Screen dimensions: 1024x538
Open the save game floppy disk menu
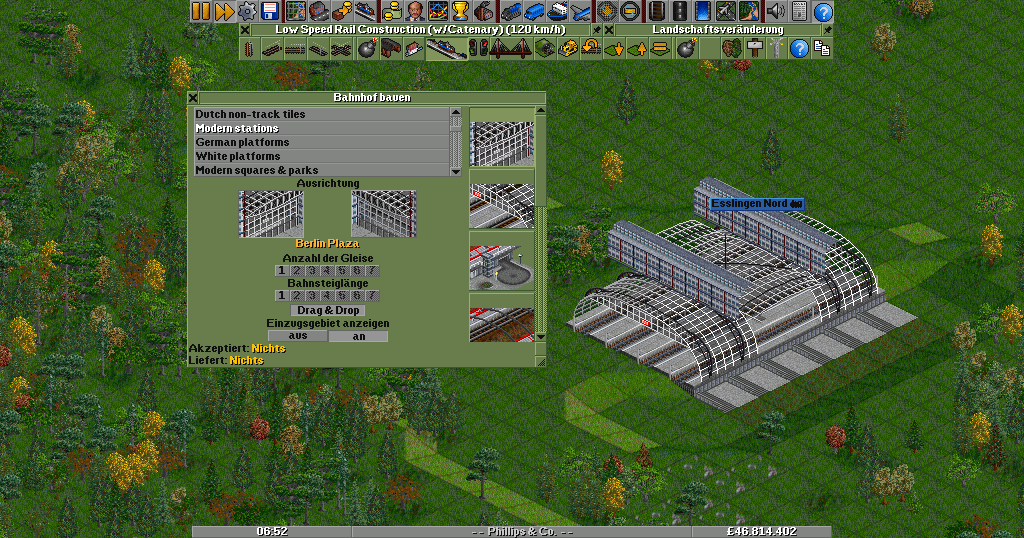point(269,11)
